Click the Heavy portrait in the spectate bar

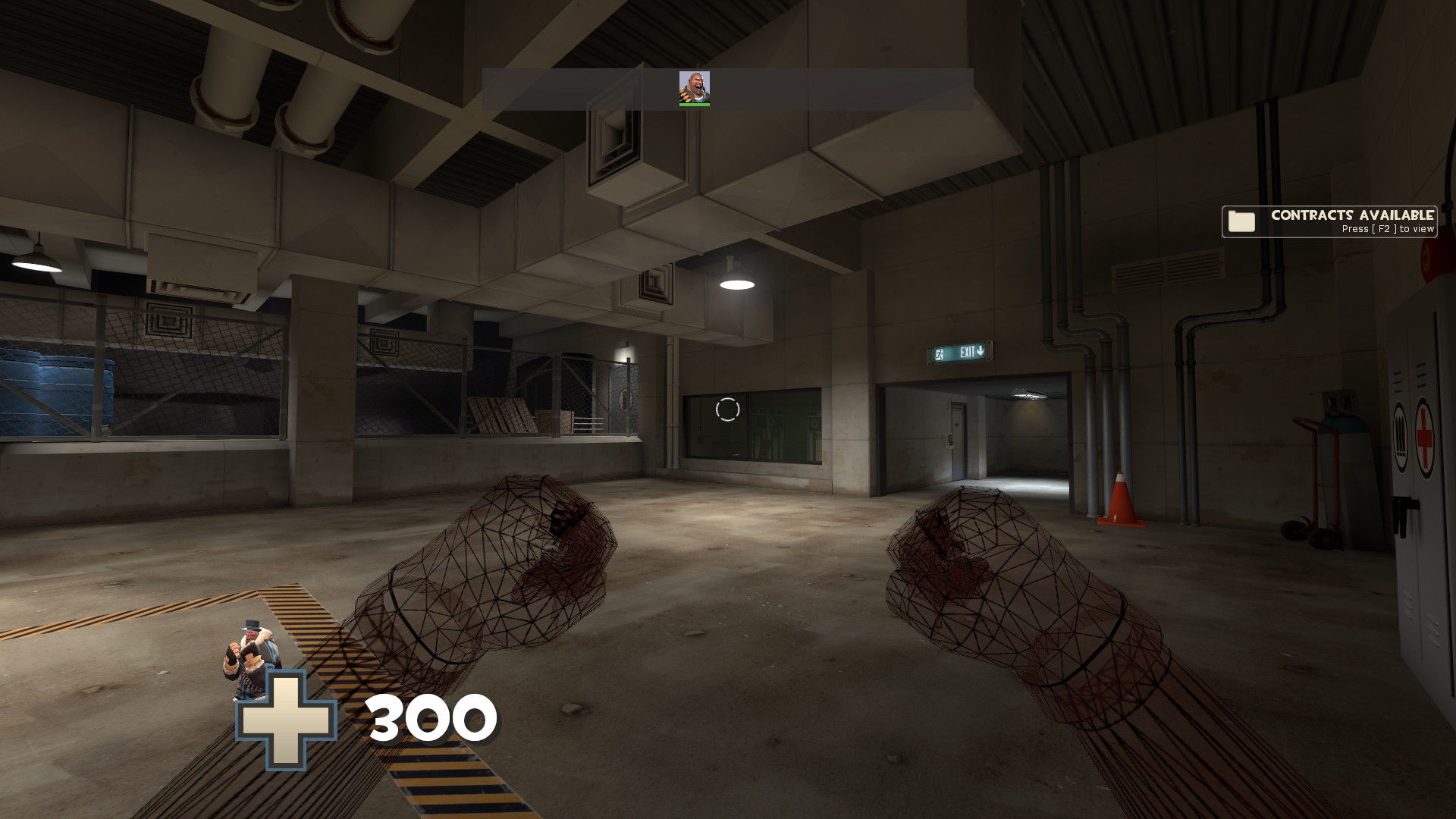(x=695, y=86)
